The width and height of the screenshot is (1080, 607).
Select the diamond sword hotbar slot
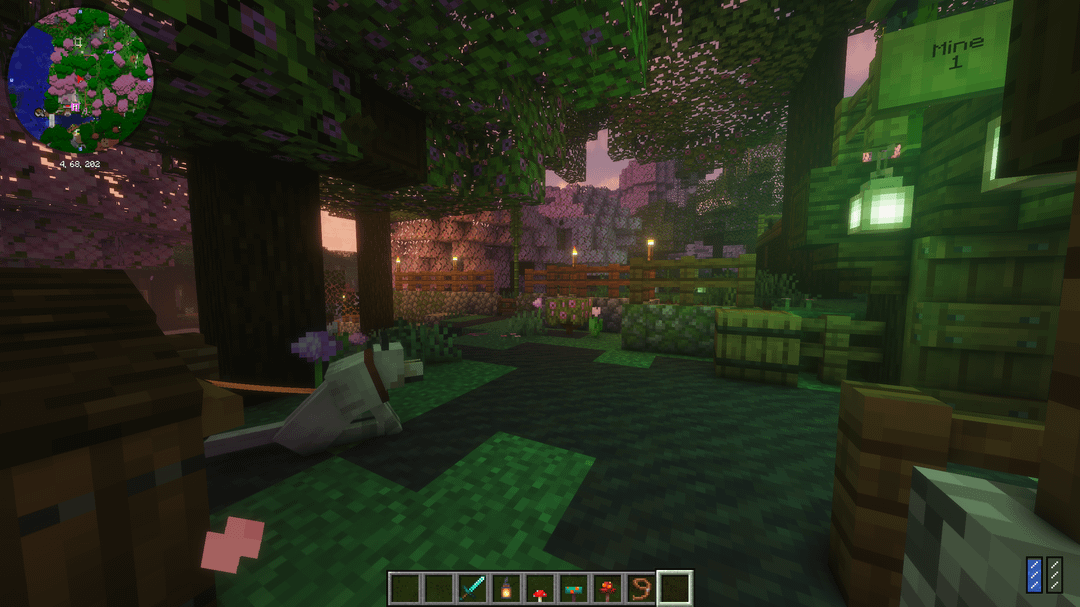[x=472, y=588]
